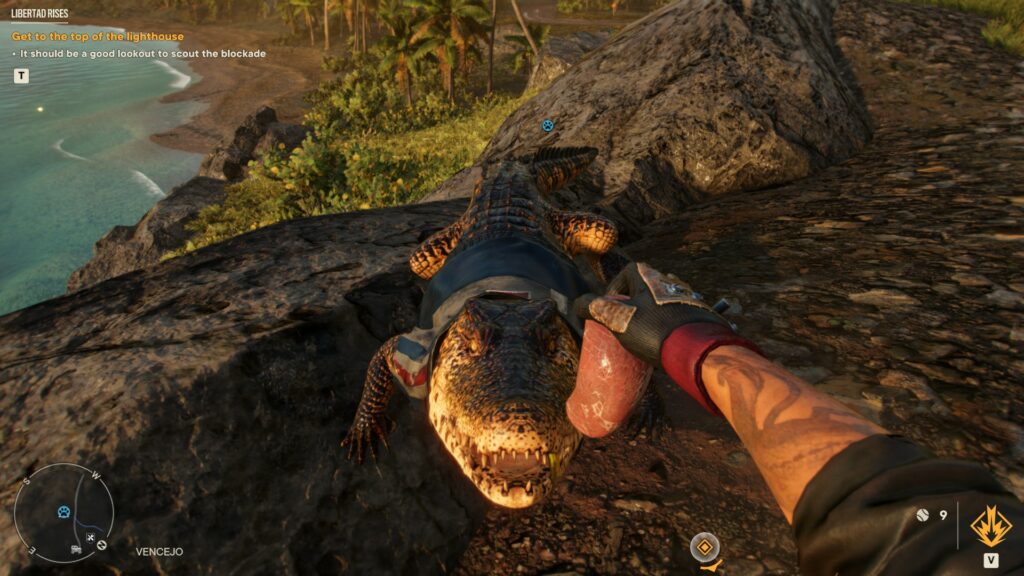The height and width of the screenshot is (576, 1024).
Task: Click the blue amigo paw marker above the crocodile
Action: click(547, 125)
